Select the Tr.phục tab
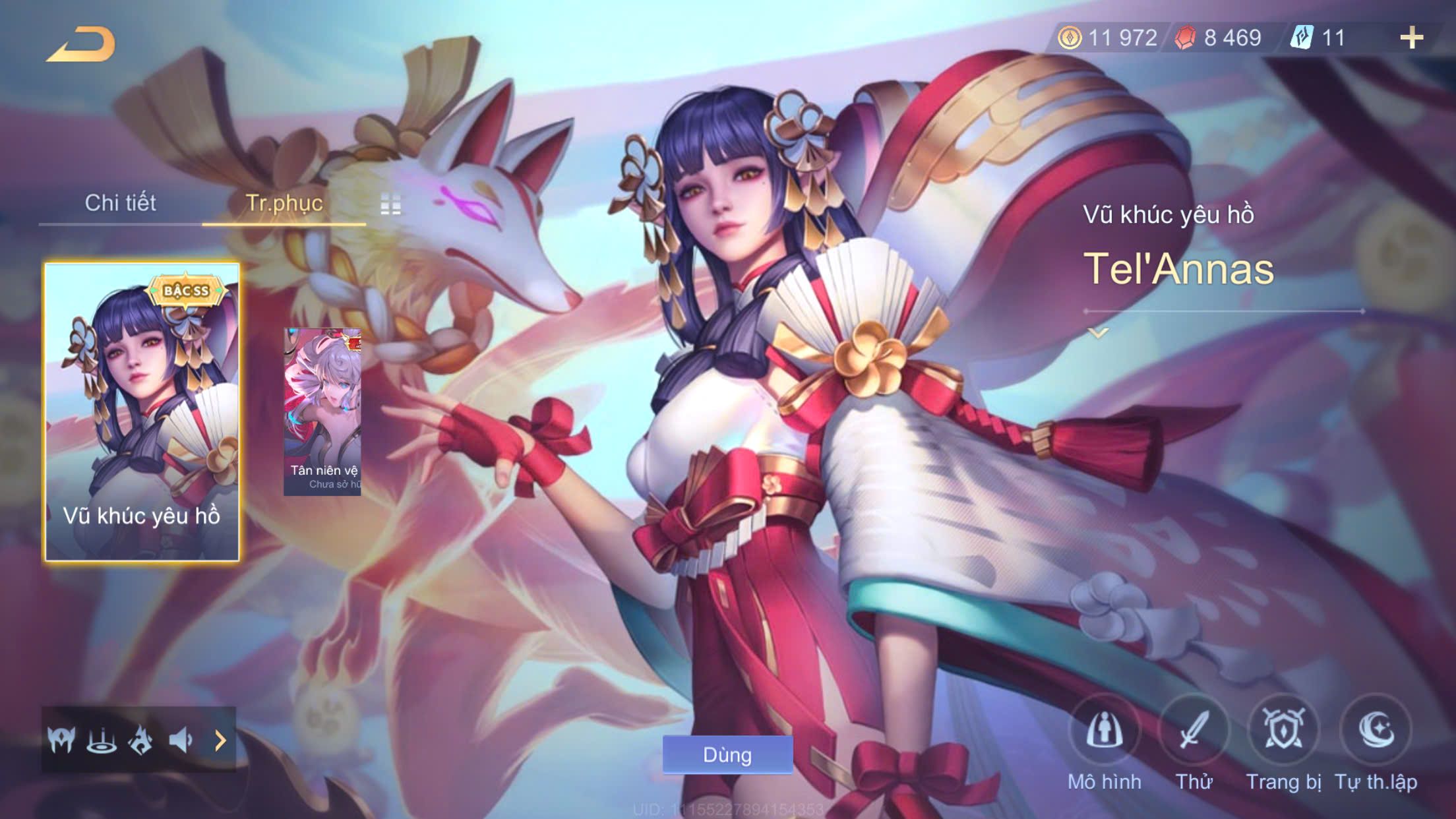This screenshot has width=1456, height=819. (284, 202)
